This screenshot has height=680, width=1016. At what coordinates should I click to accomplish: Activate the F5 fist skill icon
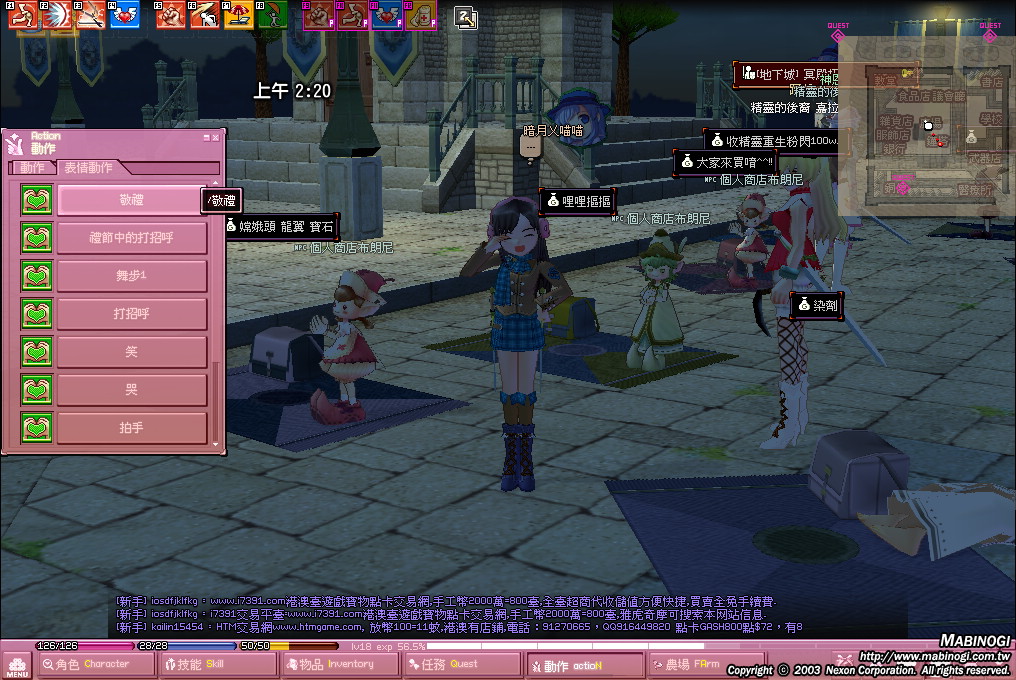tap(171, 15)
